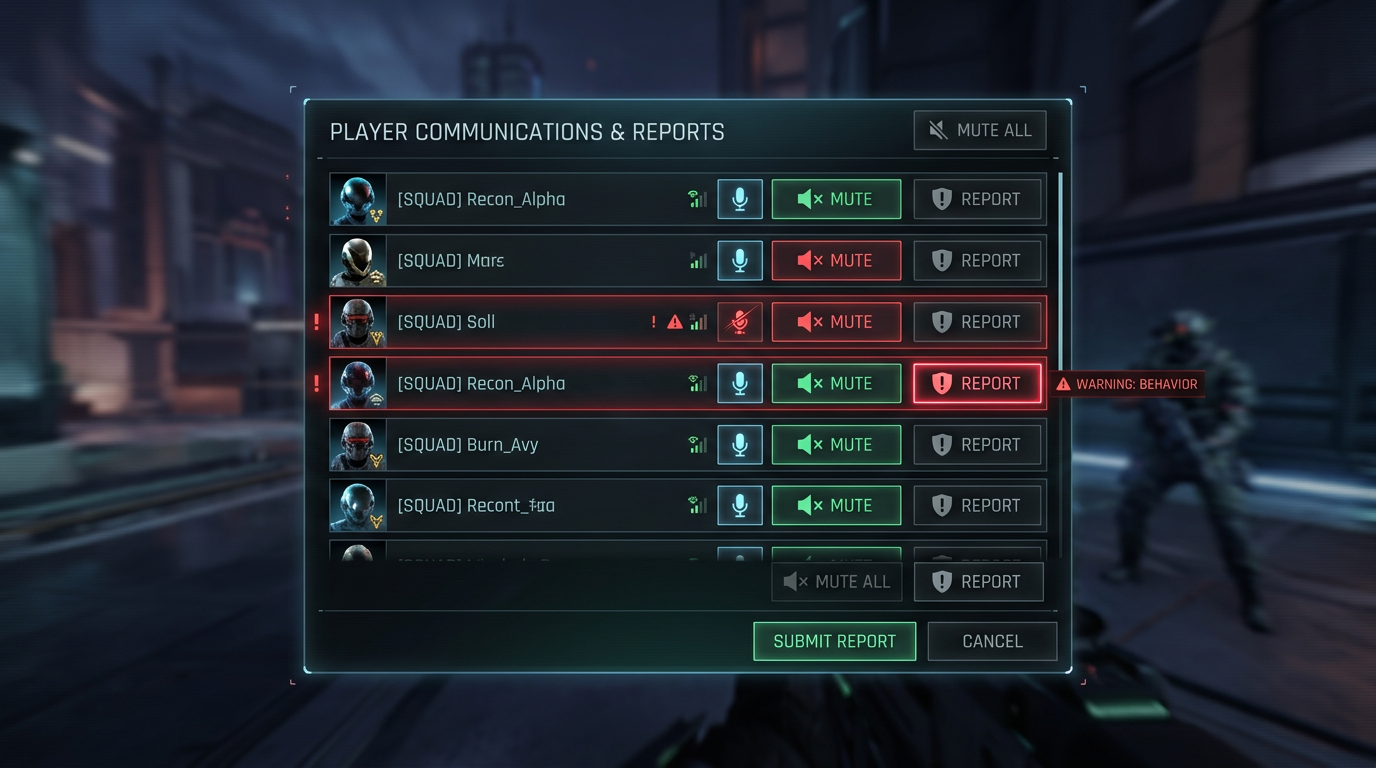
Task: Toggle mute for player Mars
Action: pos(836,260)
